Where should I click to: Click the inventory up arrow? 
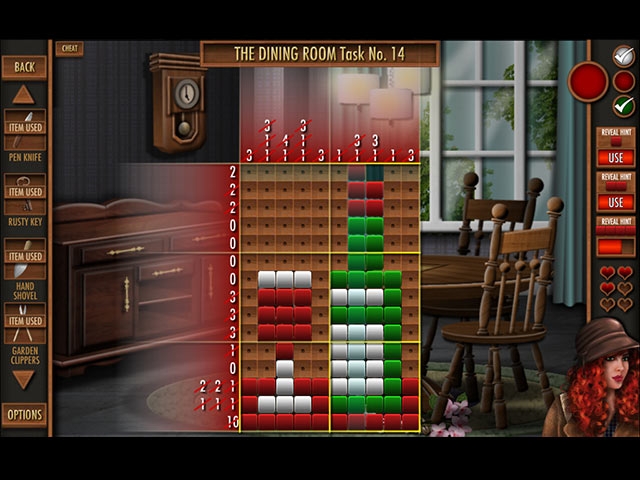tap(24, 95)
